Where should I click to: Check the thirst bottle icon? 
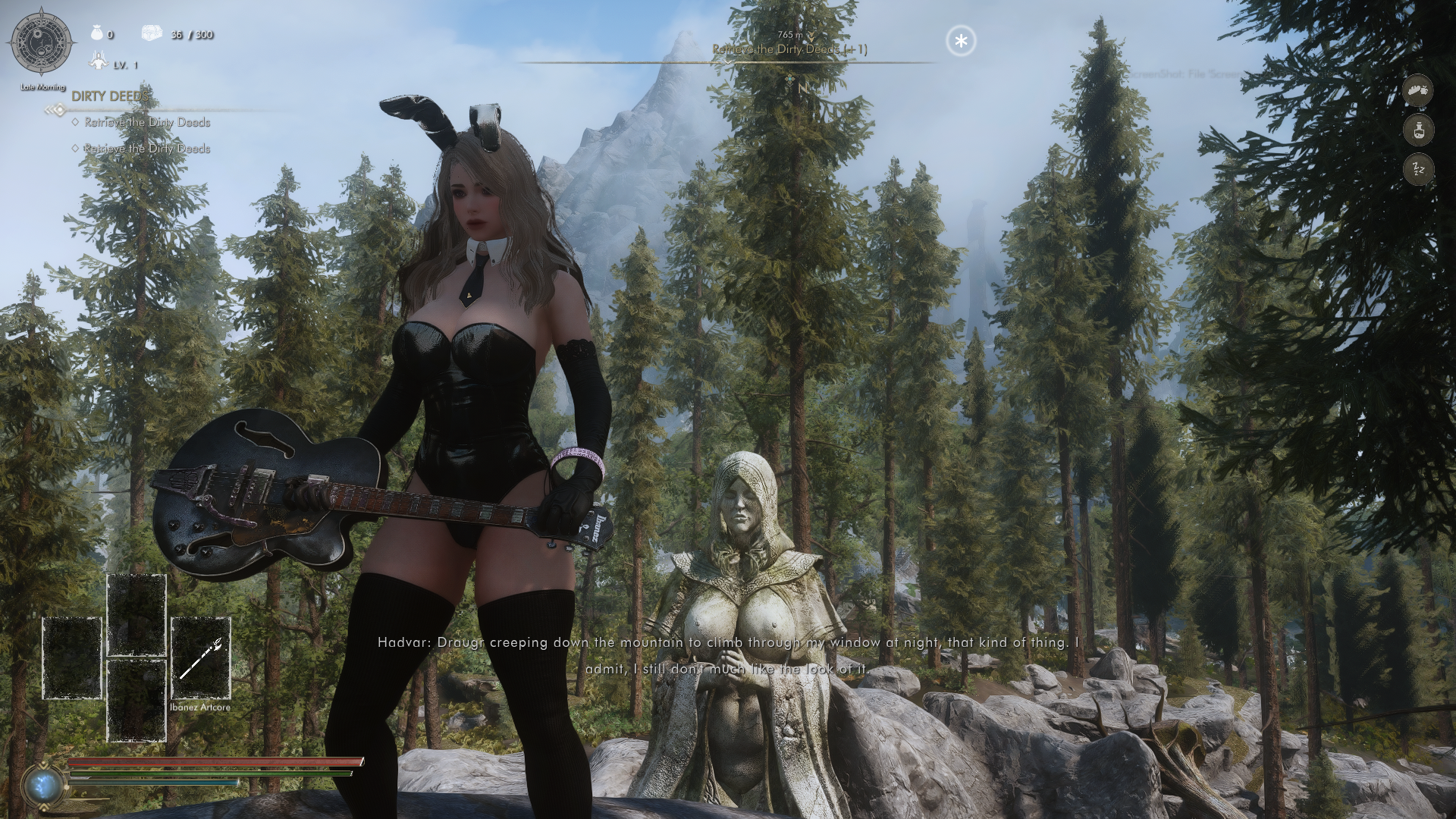[x=1418, y=130]
